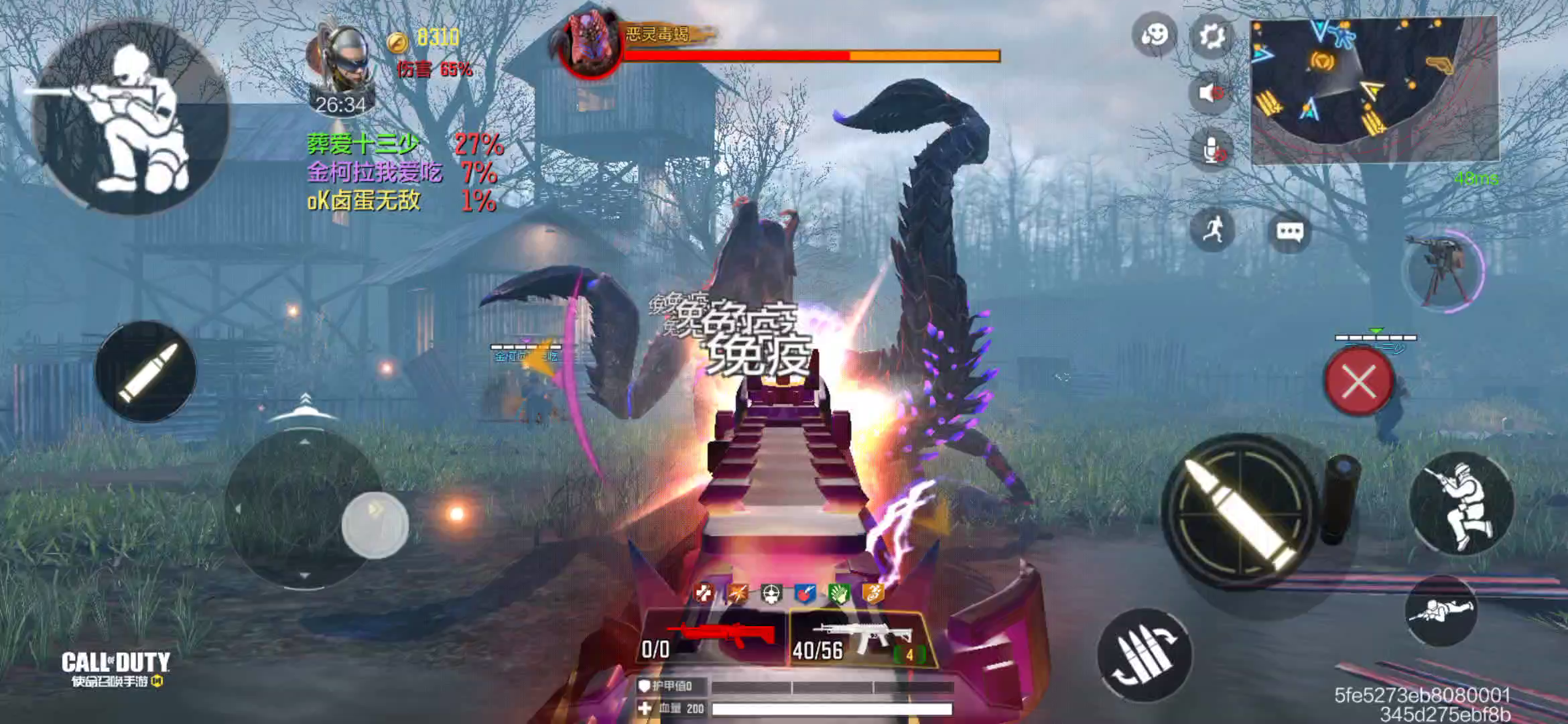This screenshot has height=724, width=1568.
Task: Activate the sentry turret skill
Action: [x=1443, y=271]
